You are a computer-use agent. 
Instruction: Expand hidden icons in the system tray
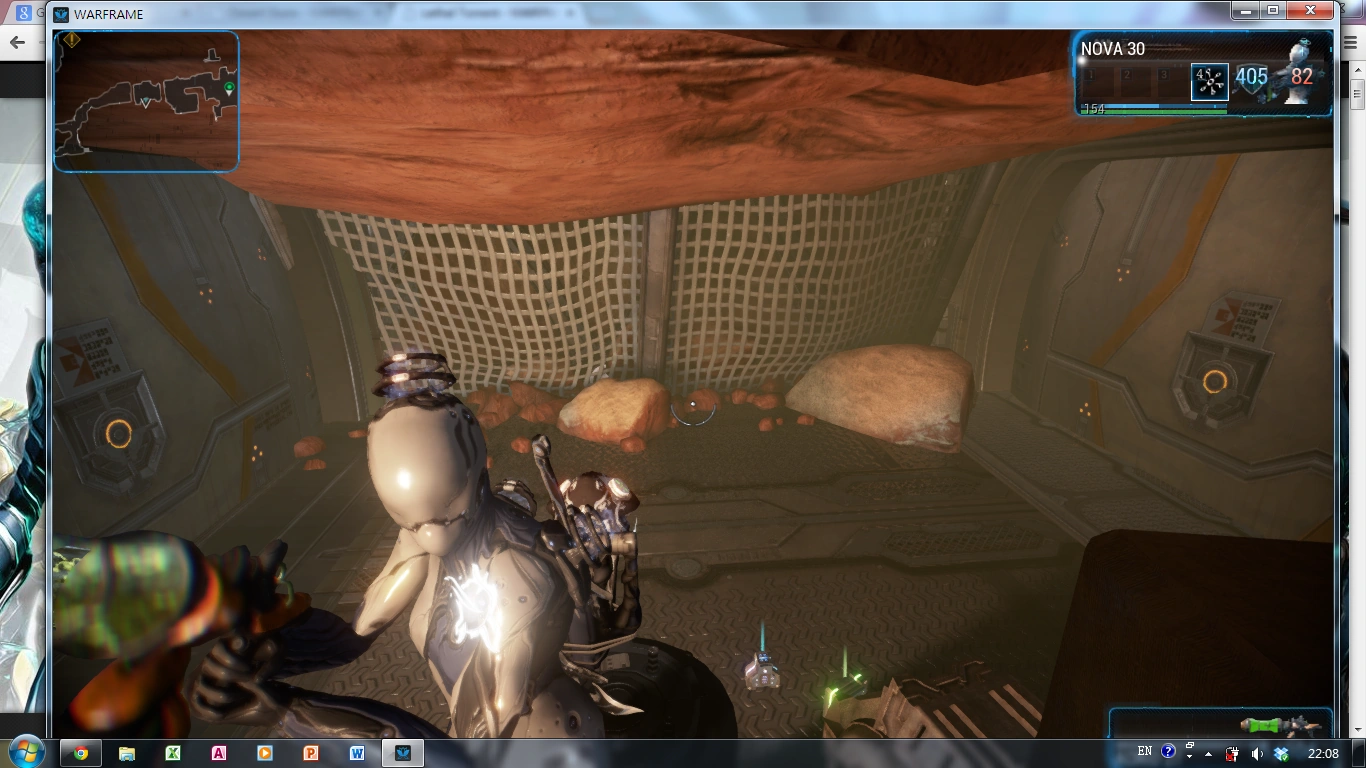click(x=1209, y=753)
